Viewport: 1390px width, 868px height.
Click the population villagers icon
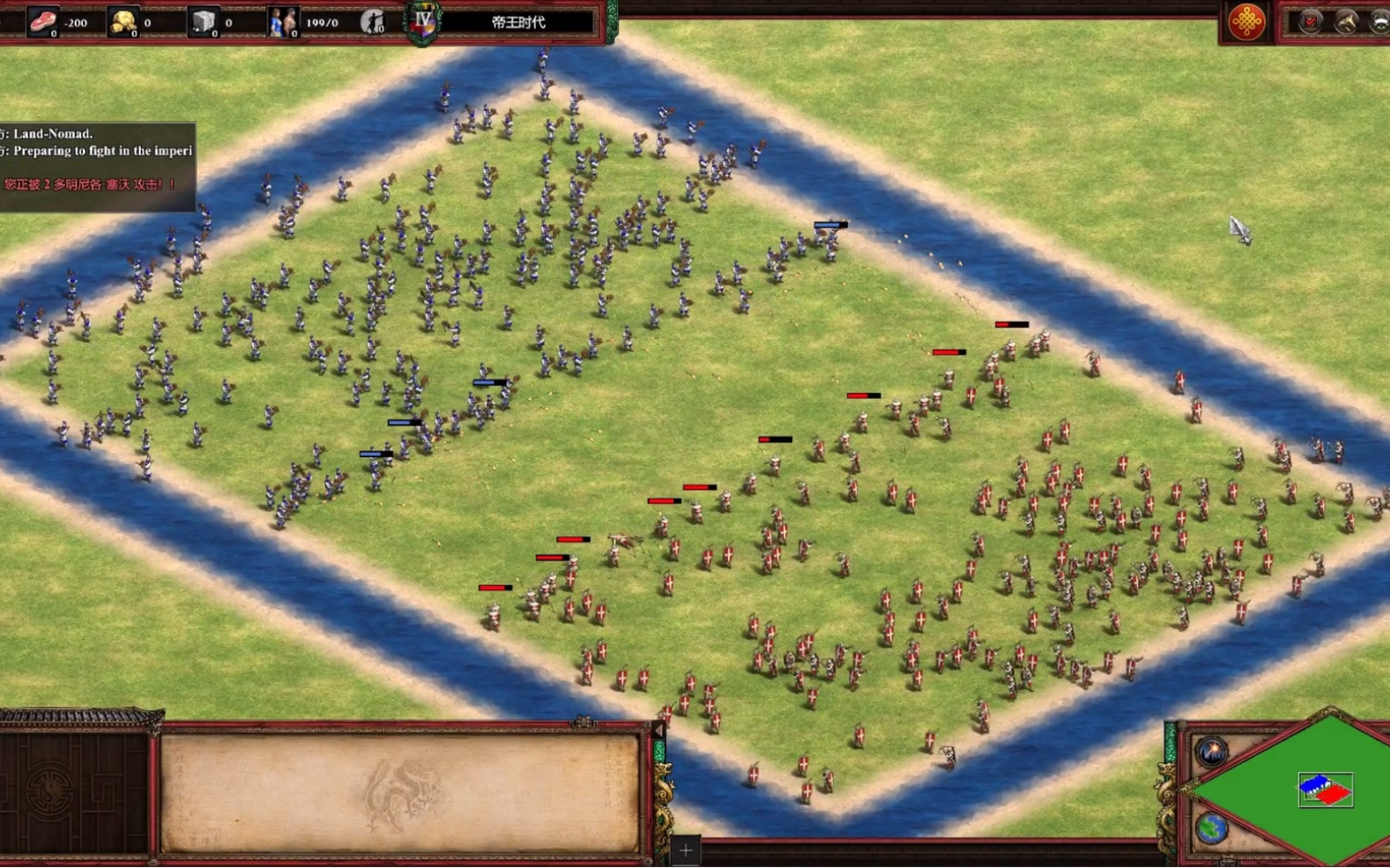[x=282, y=22]
